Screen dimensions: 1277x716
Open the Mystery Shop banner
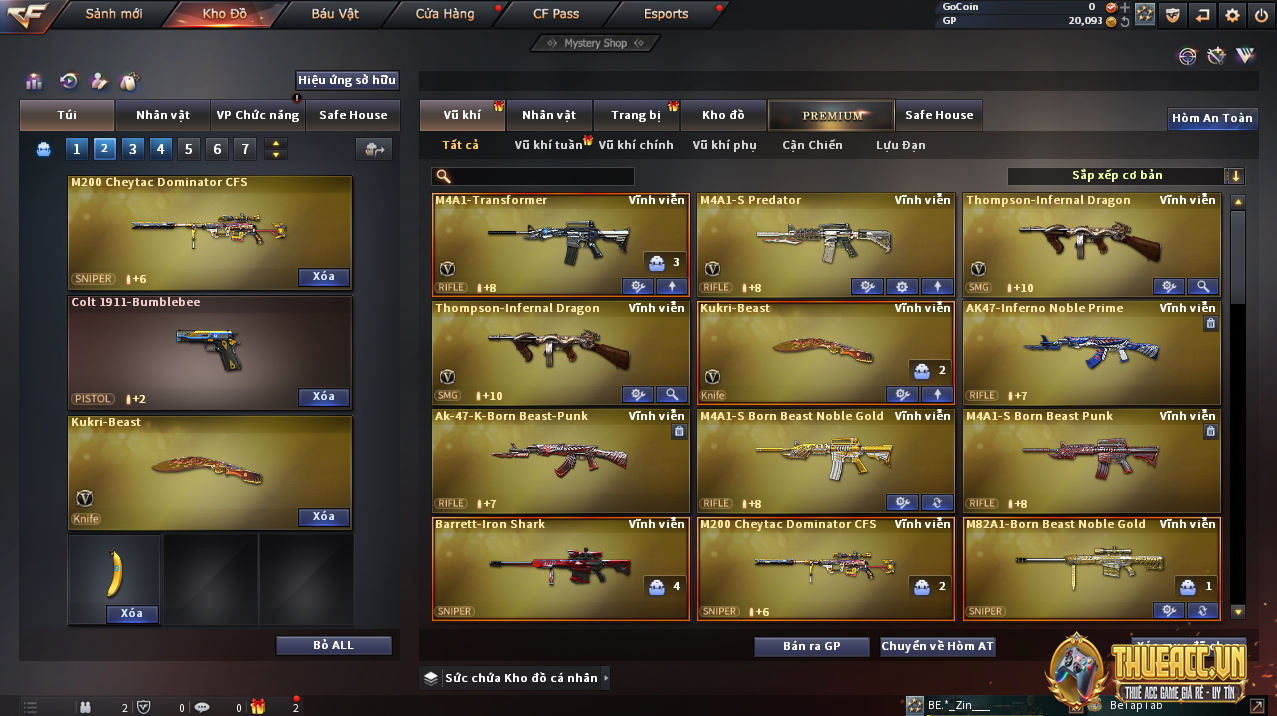595,43
